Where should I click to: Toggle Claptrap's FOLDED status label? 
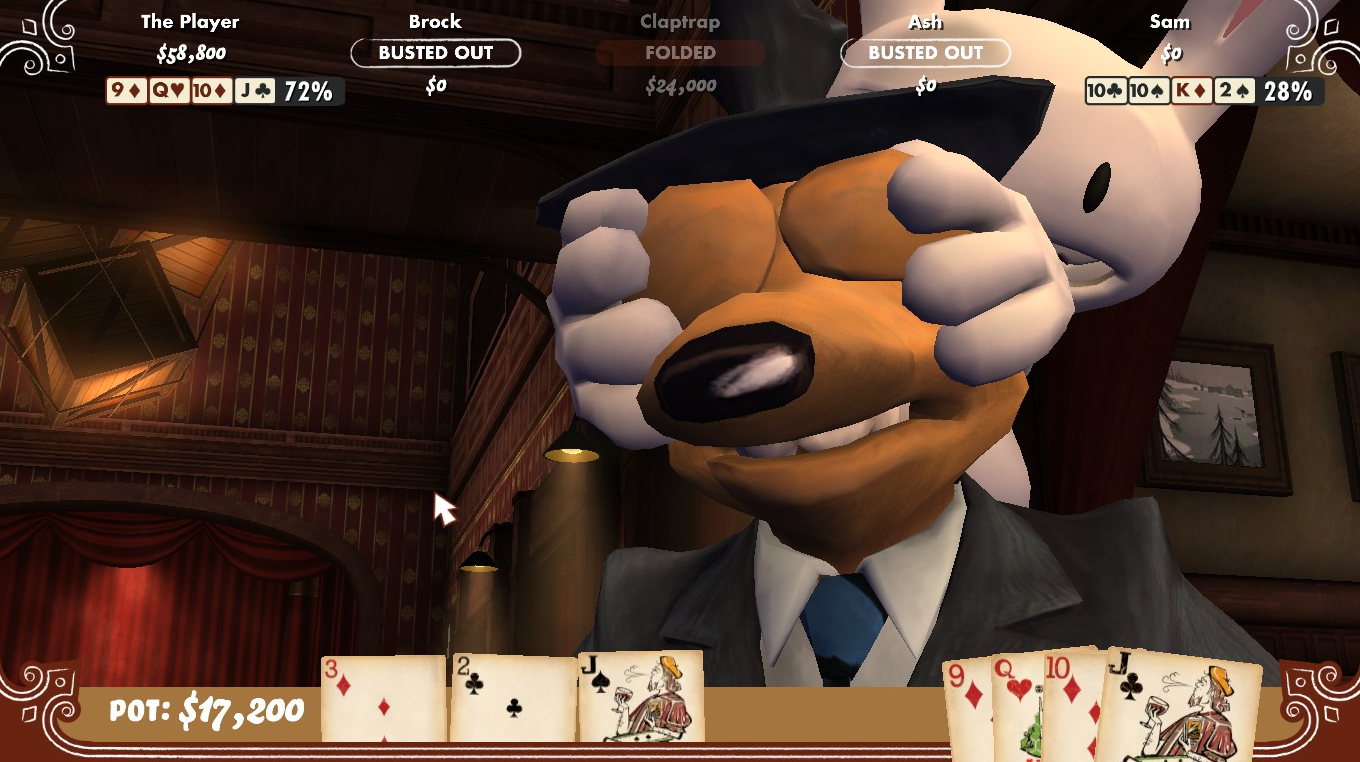[x=680, y=53]
